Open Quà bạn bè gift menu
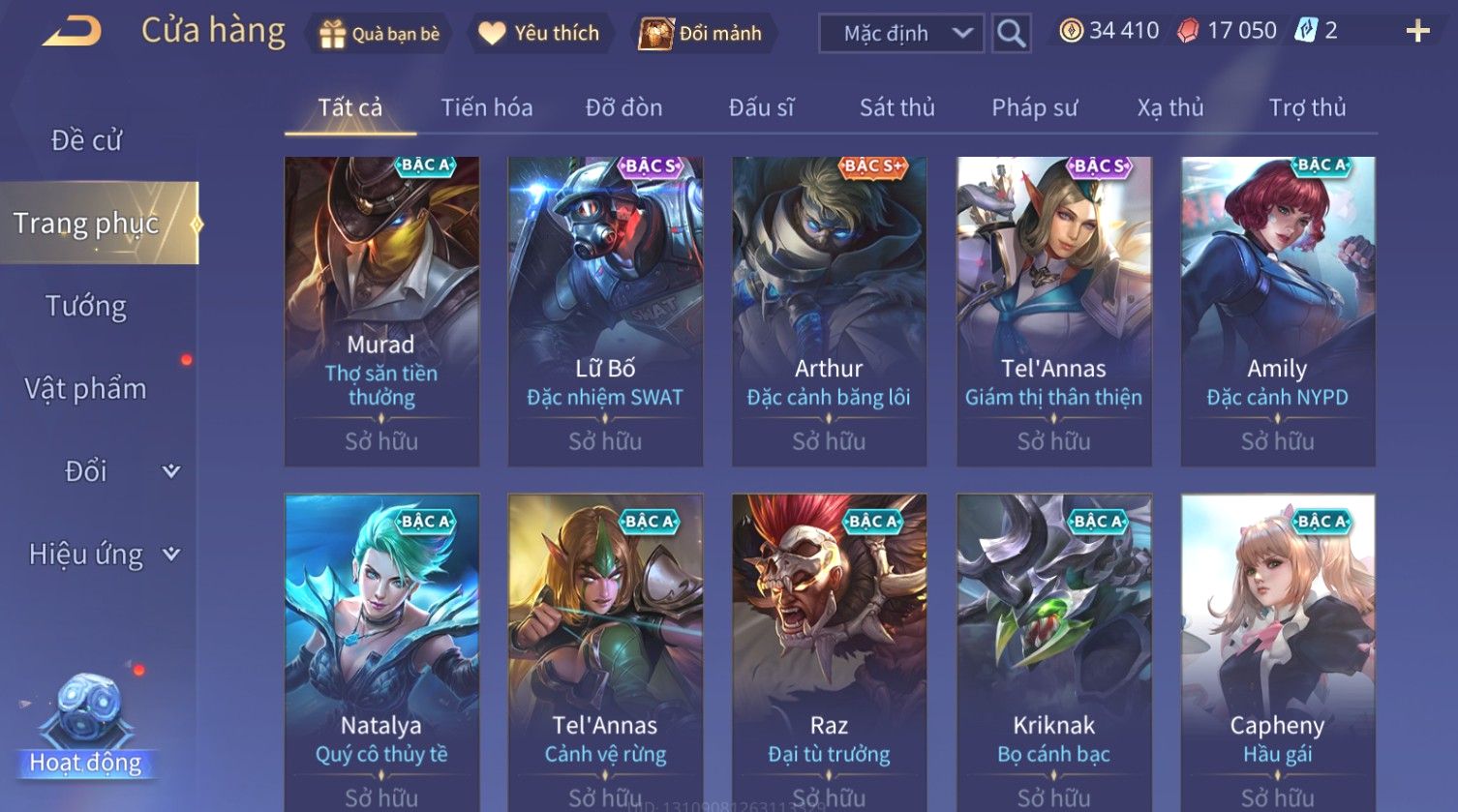1458x812 pixels. [x=380, y=34]
